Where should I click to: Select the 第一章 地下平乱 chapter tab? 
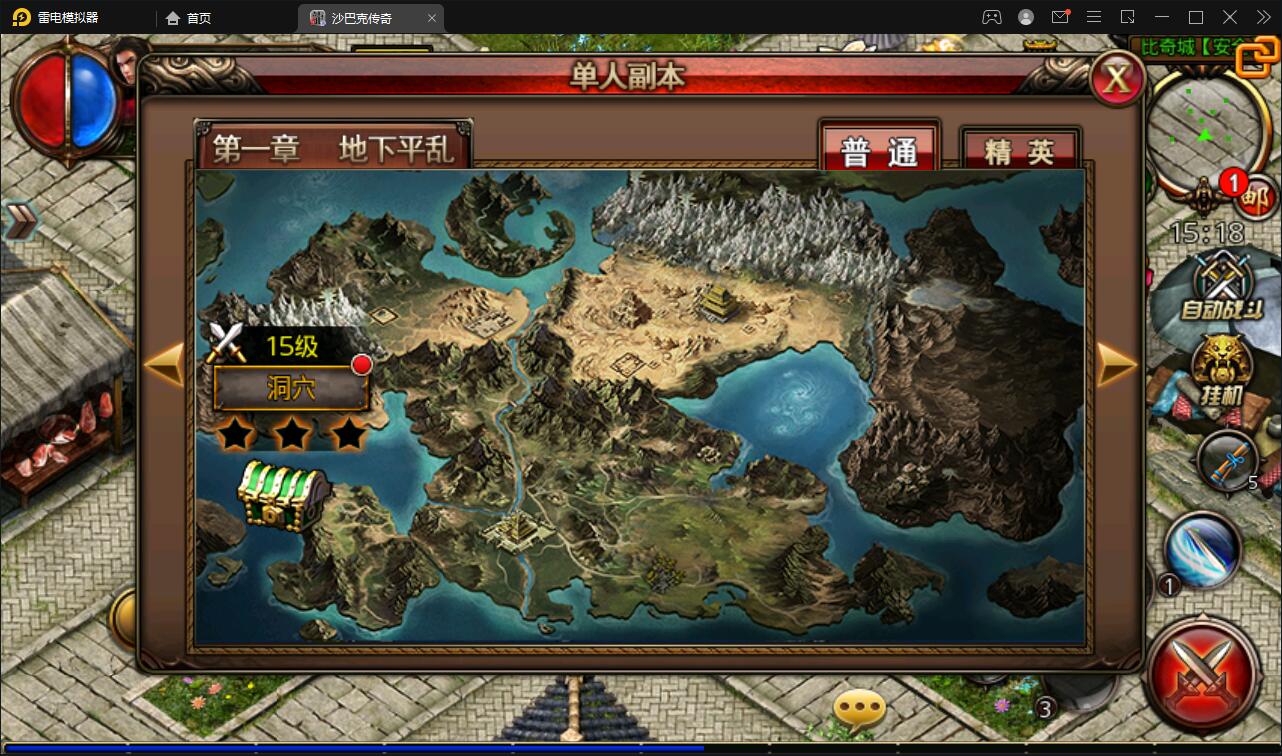pos(335,146)
